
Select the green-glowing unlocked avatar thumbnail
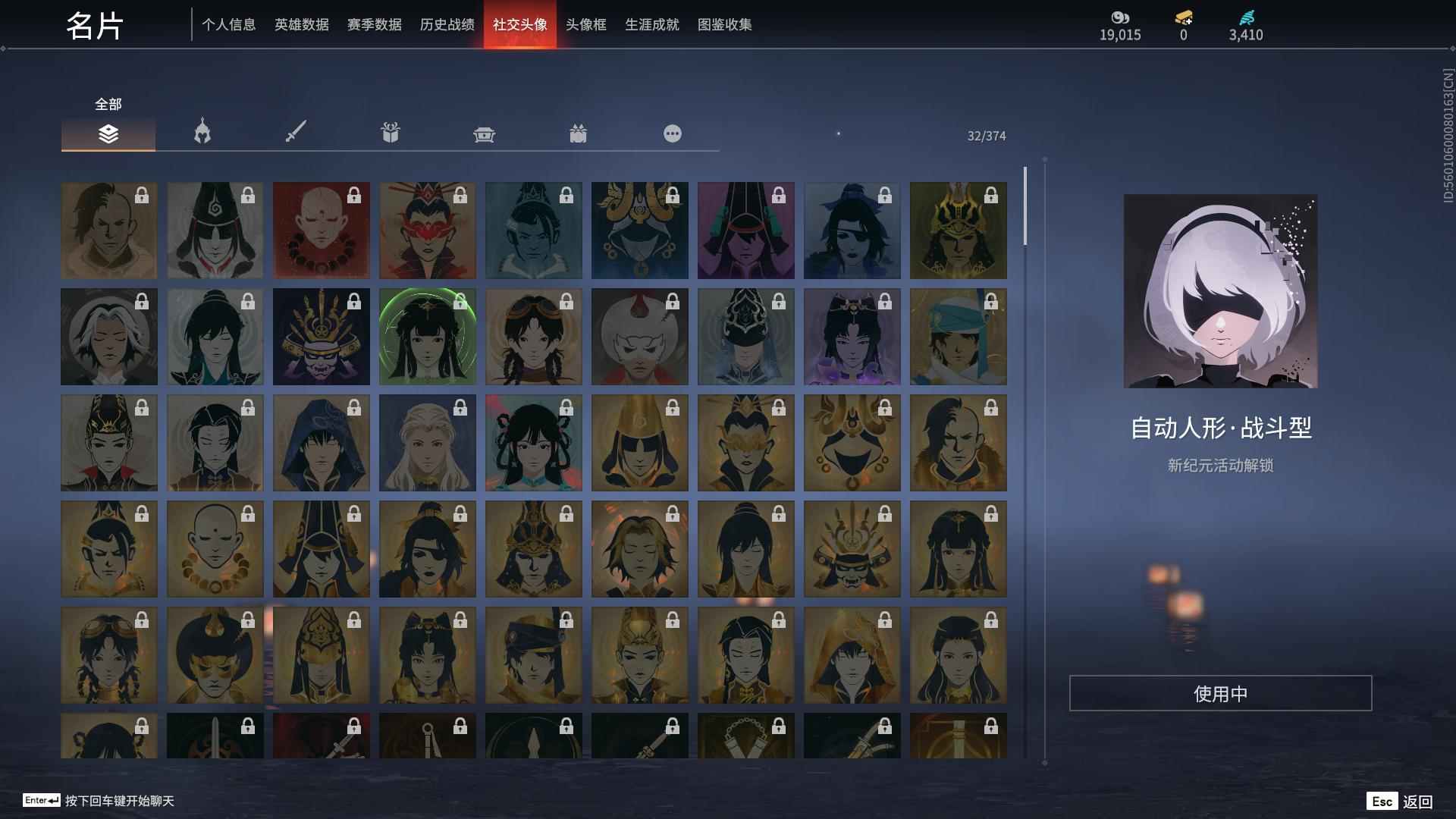click(427, 336)
